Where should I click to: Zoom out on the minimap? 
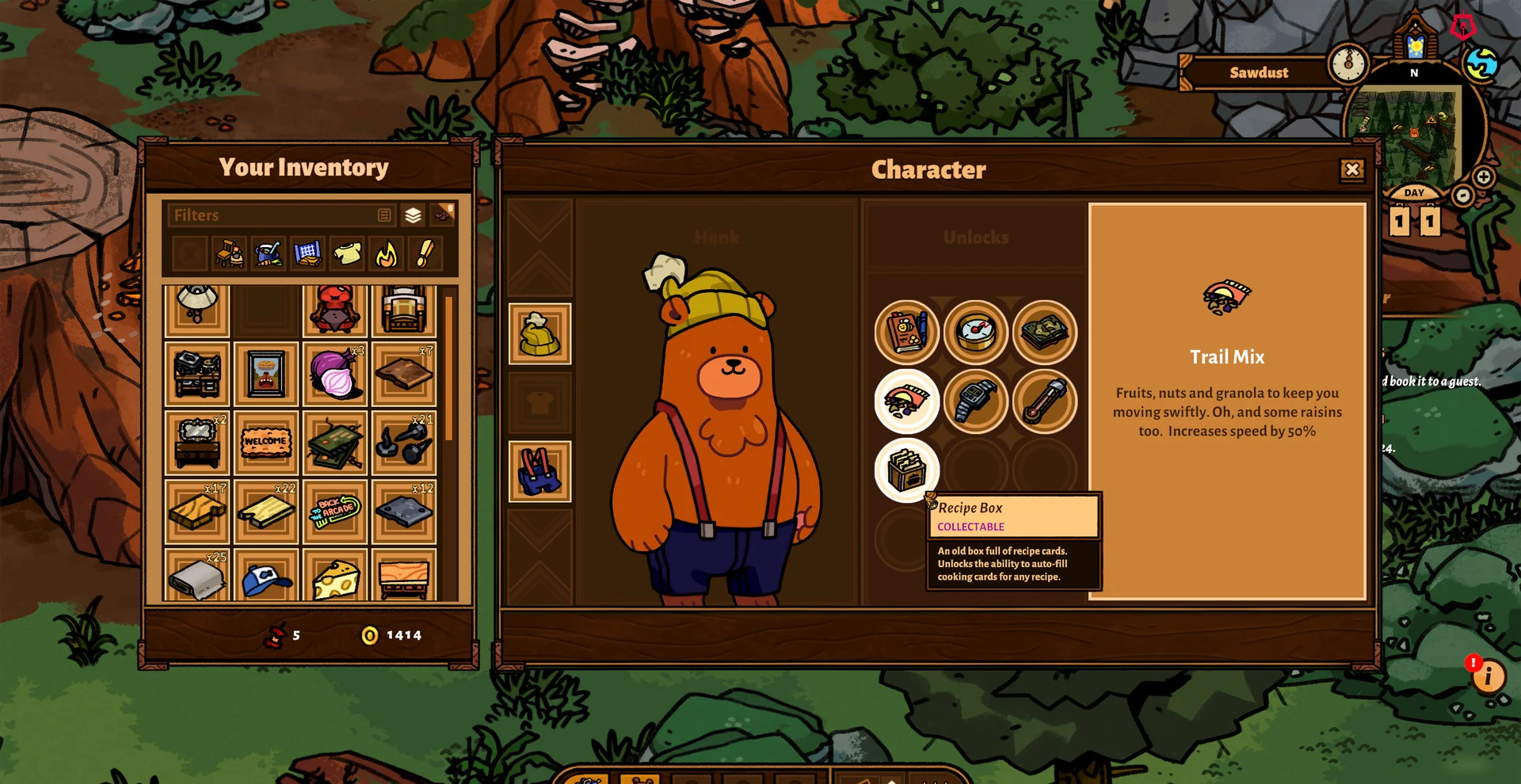click(1462, 196)
